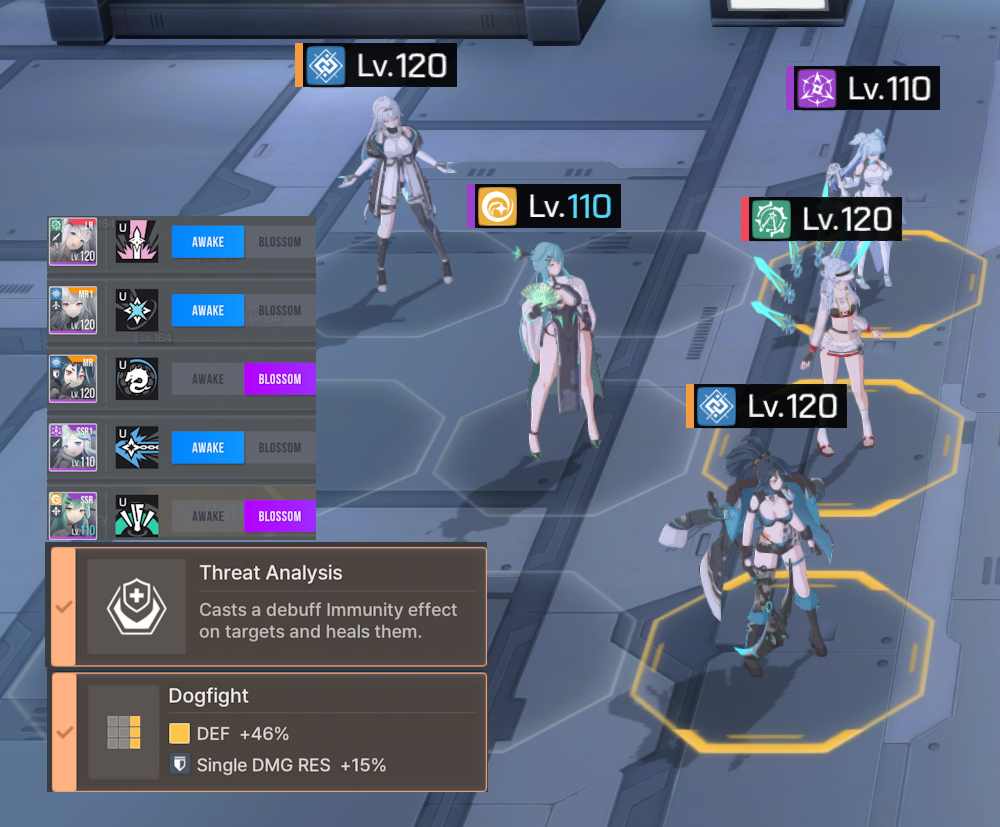
Task: Pick the SSR1 character portrait
Action: 73,447
